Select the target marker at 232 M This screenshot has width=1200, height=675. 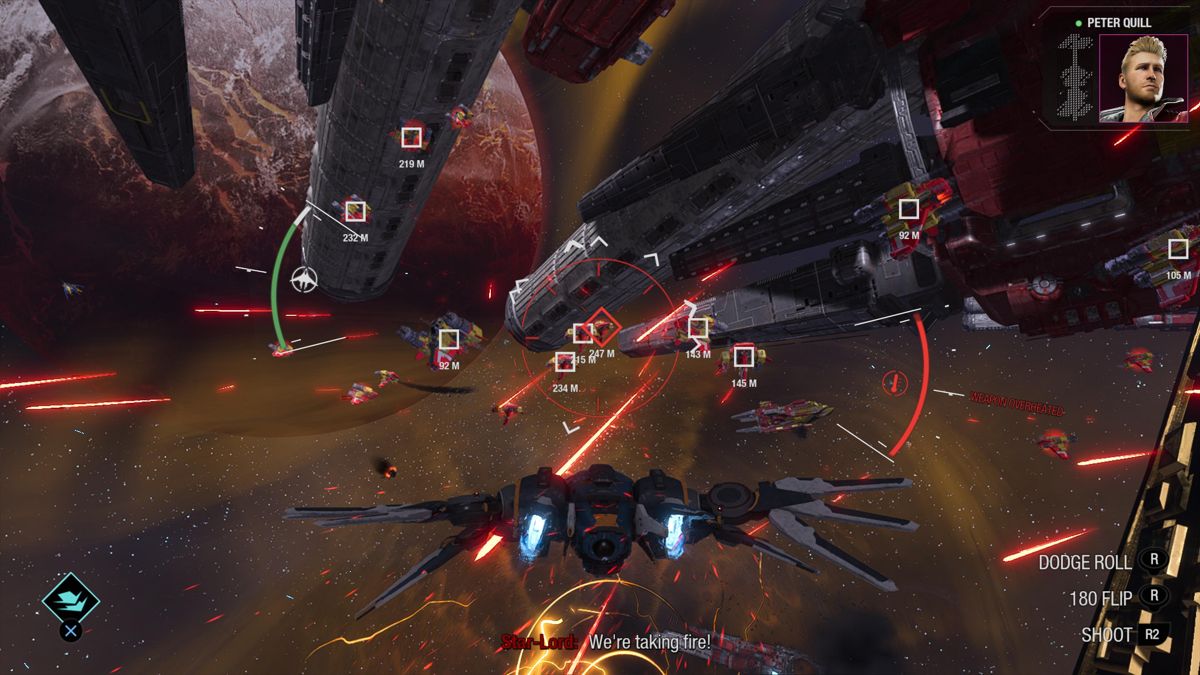point(355,211)
